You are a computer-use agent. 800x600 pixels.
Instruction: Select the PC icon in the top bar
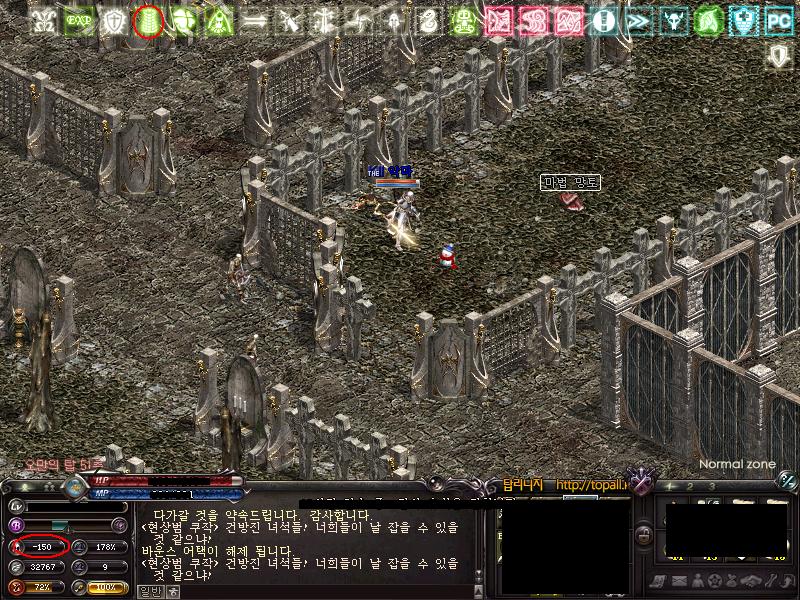779,19
